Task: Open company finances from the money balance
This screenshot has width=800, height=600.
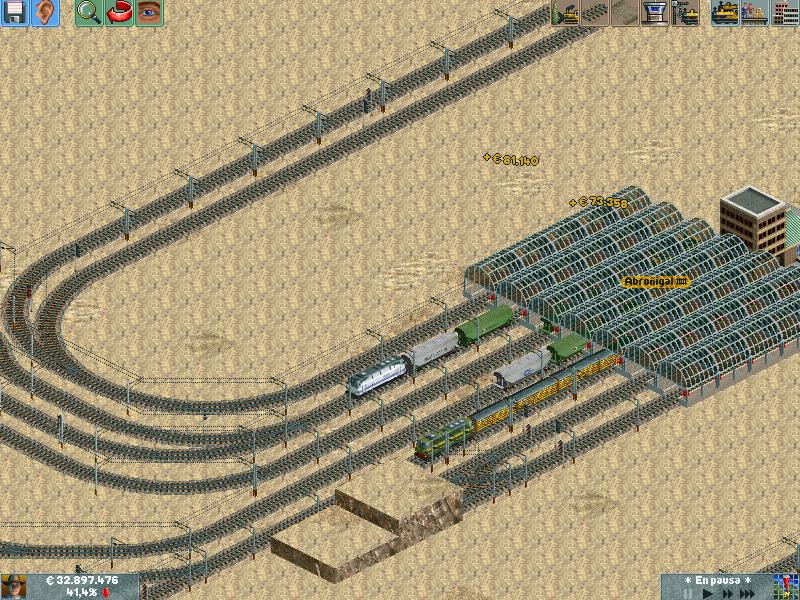Action: (82, 580)
